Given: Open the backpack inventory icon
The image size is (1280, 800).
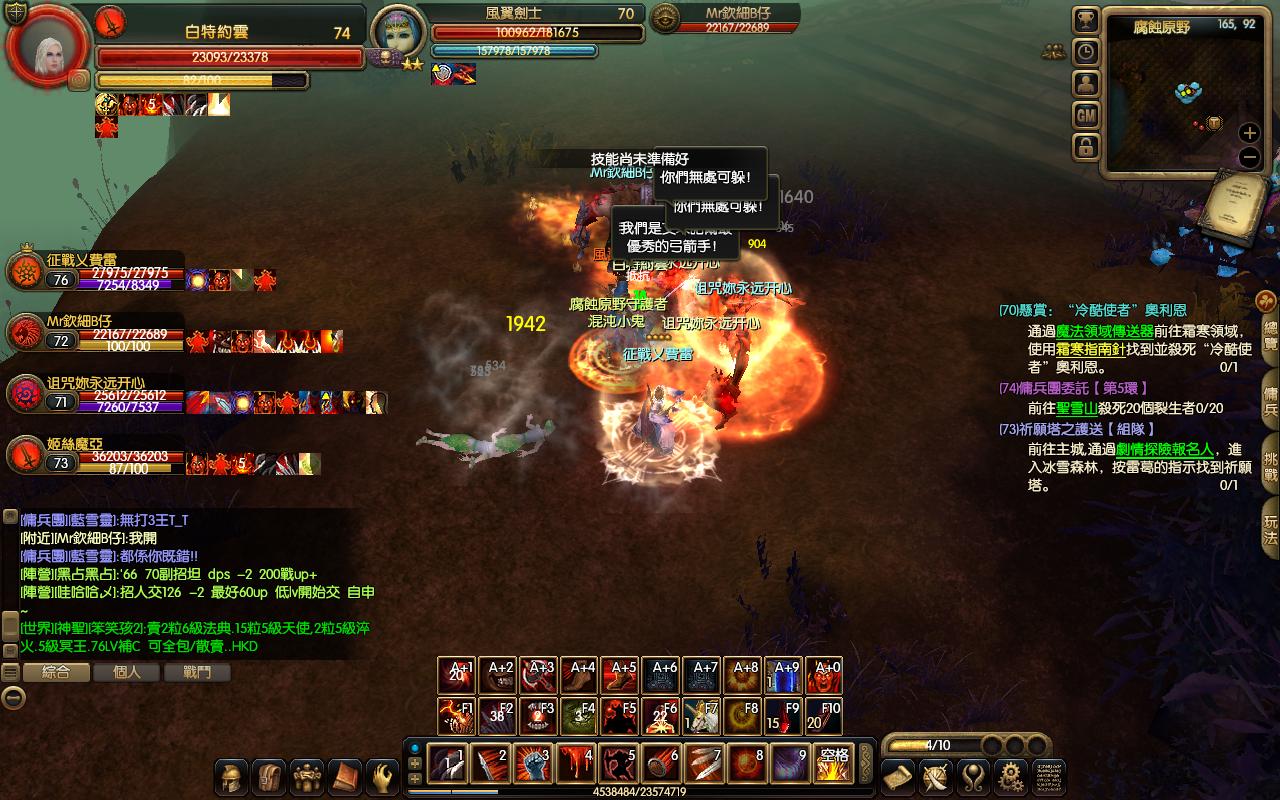Looking at the screenshot, I should (269, 777).
